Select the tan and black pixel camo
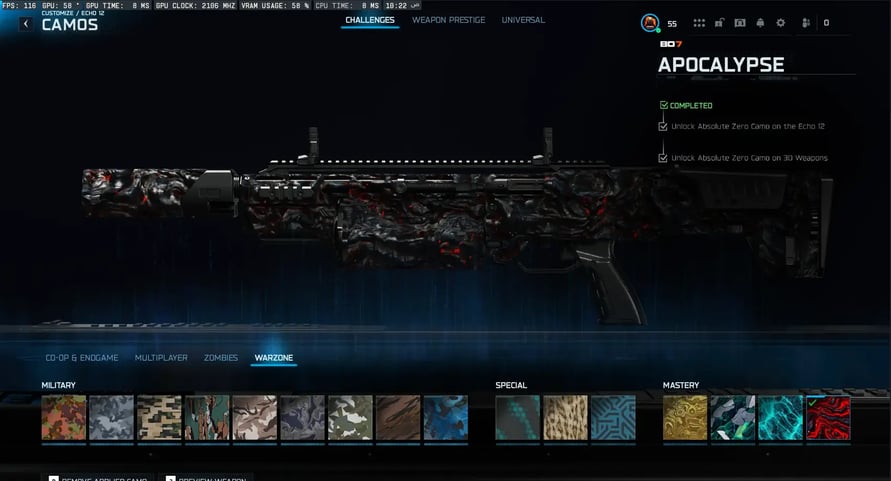This screenshot has height=481, width=891. [159, 417]
